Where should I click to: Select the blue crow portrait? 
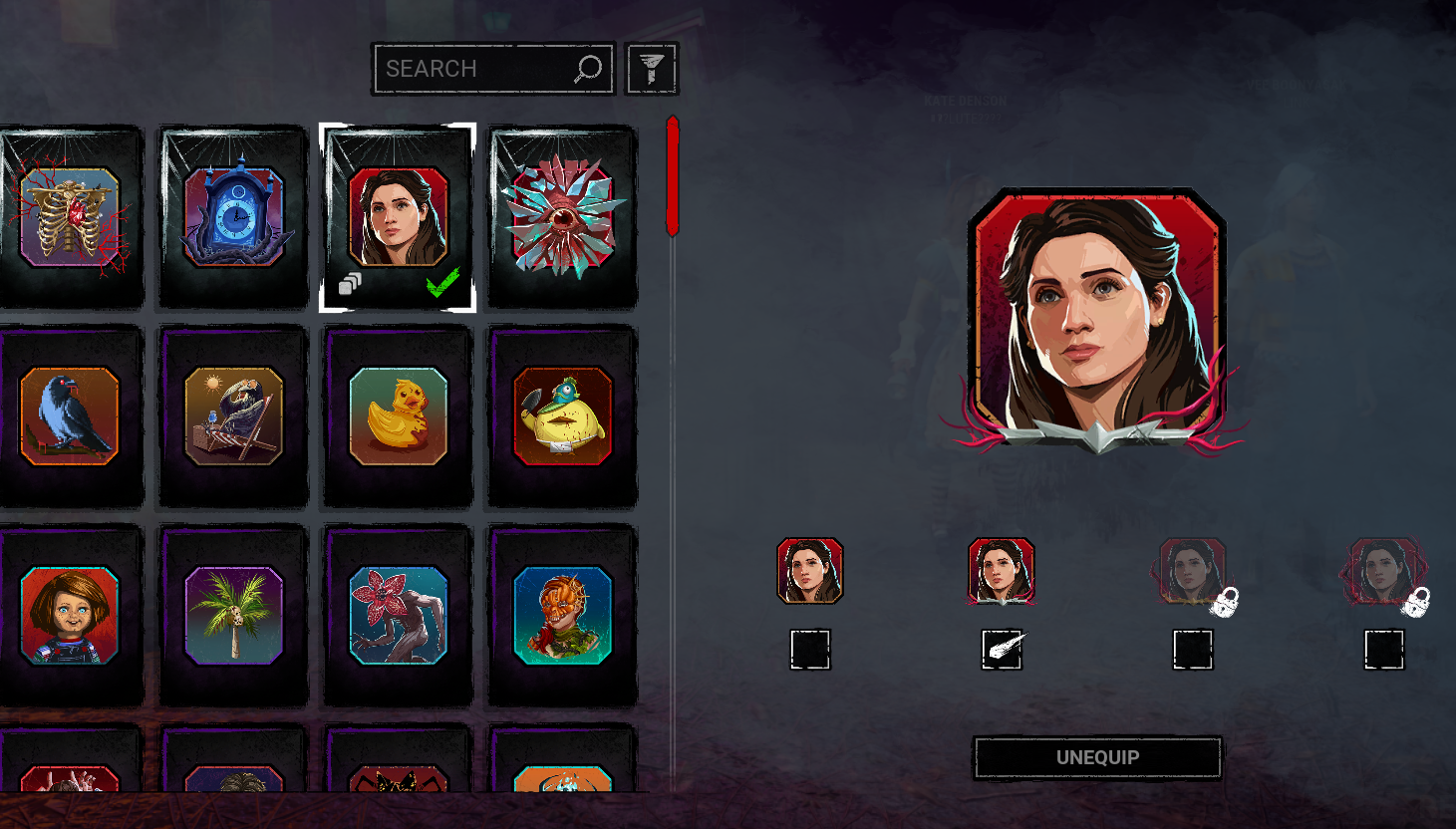[x=70, y=415]
